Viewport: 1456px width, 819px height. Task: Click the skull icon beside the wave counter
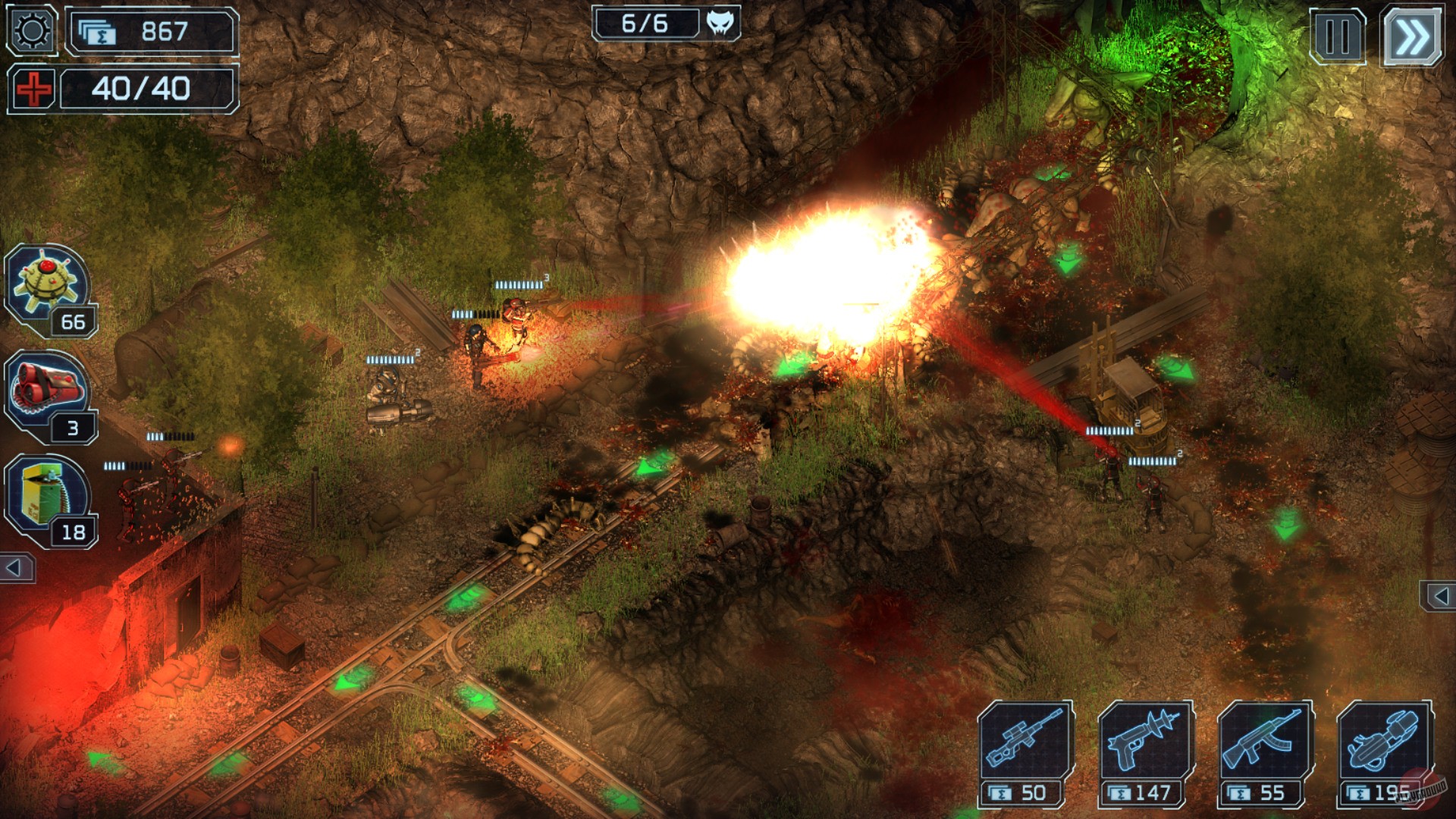[x=720, y=23]
